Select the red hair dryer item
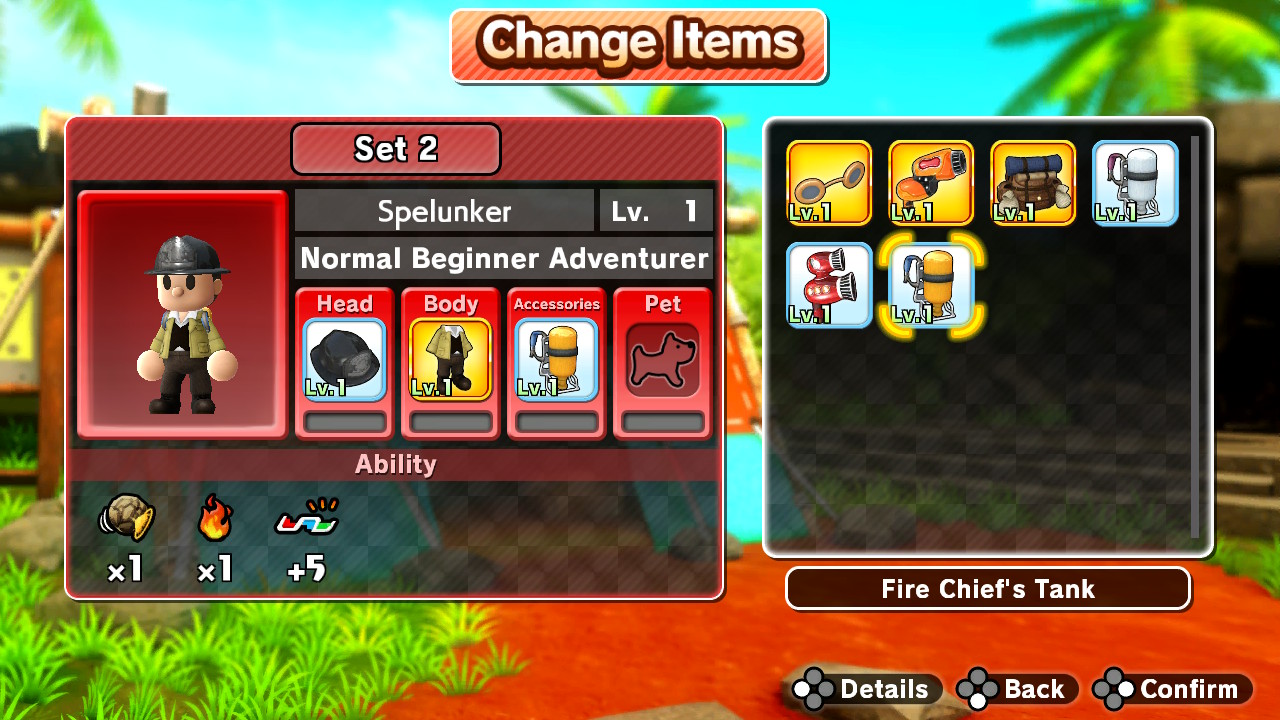Screen dimensions: 1280x720 coord(828,286)
